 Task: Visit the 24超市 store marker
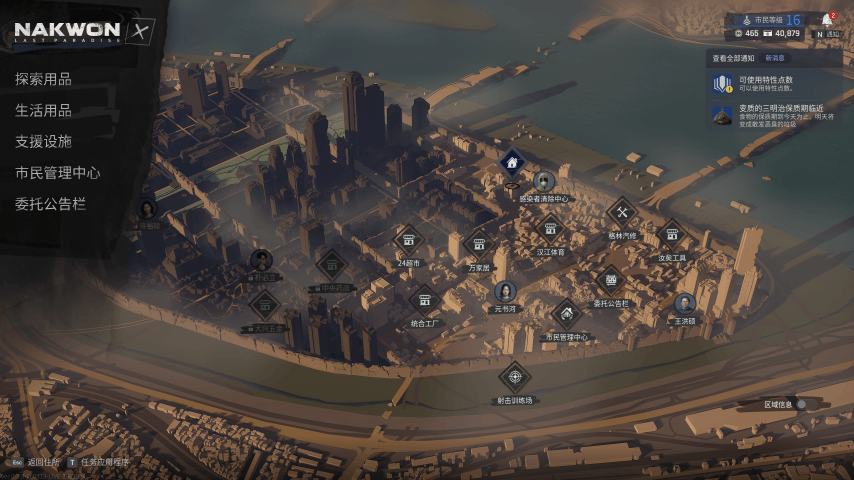[407, 239]
